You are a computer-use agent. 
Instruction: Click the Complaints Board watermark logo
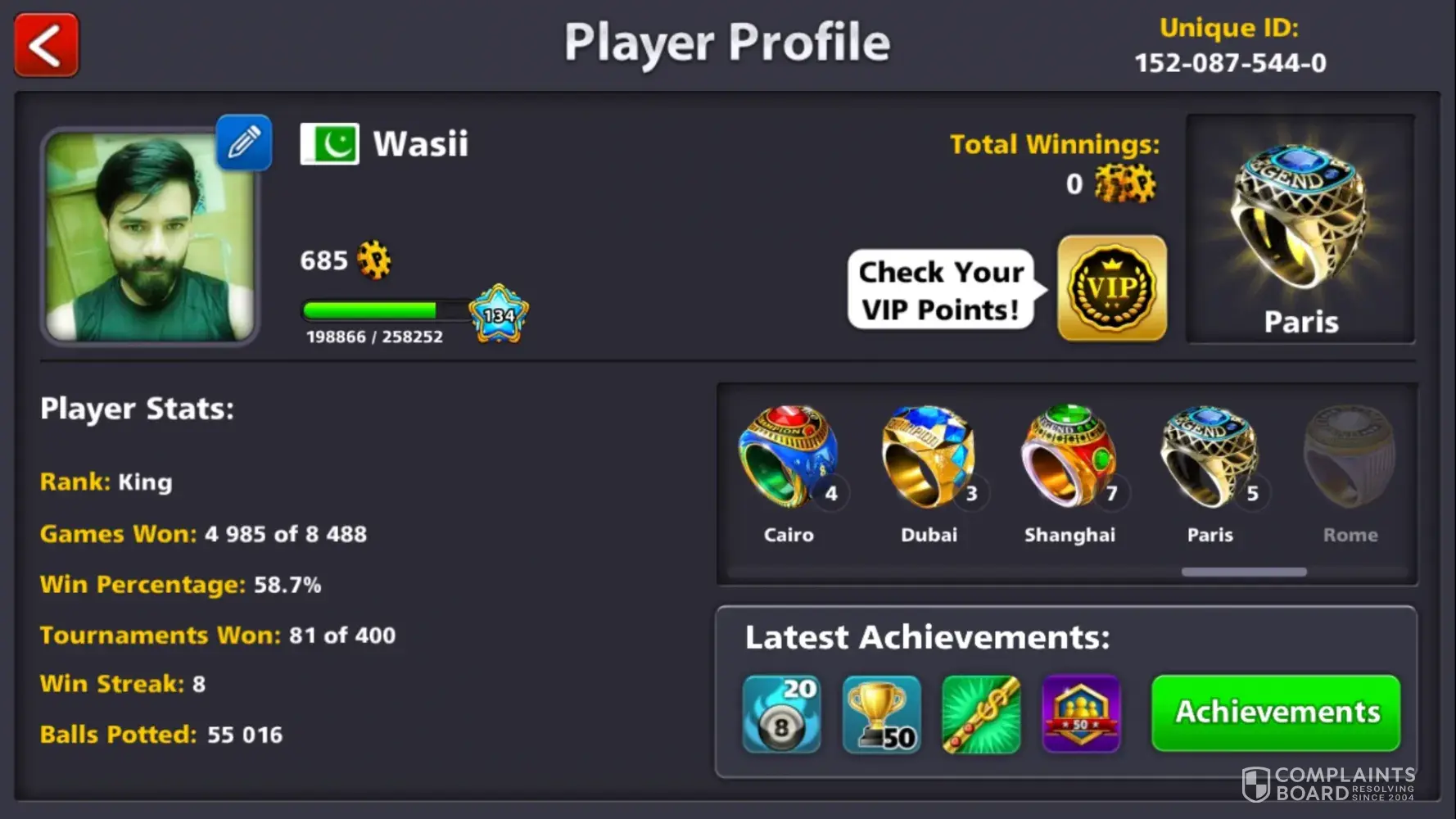pyautogui.click(x=1328, y=784)
